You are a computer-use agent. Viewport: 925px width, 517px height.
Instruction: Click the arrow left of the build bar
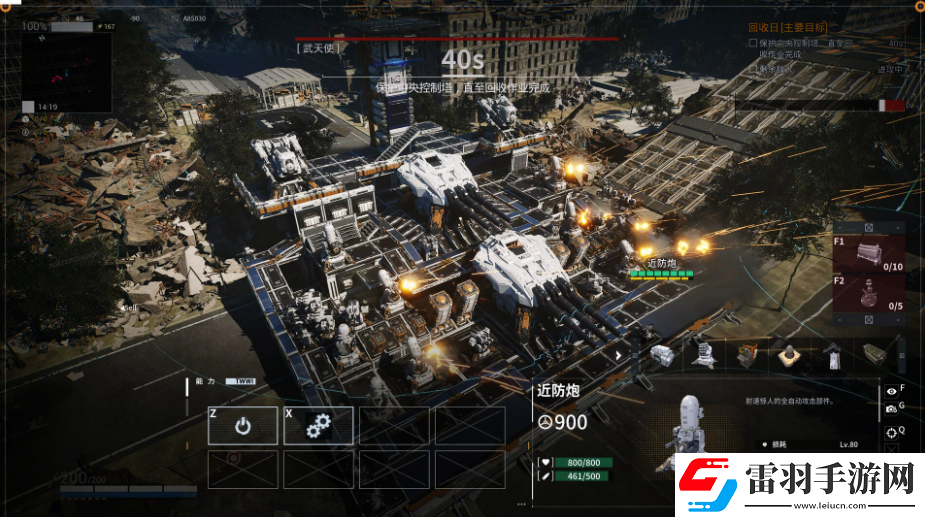click(x=620, y=354)
